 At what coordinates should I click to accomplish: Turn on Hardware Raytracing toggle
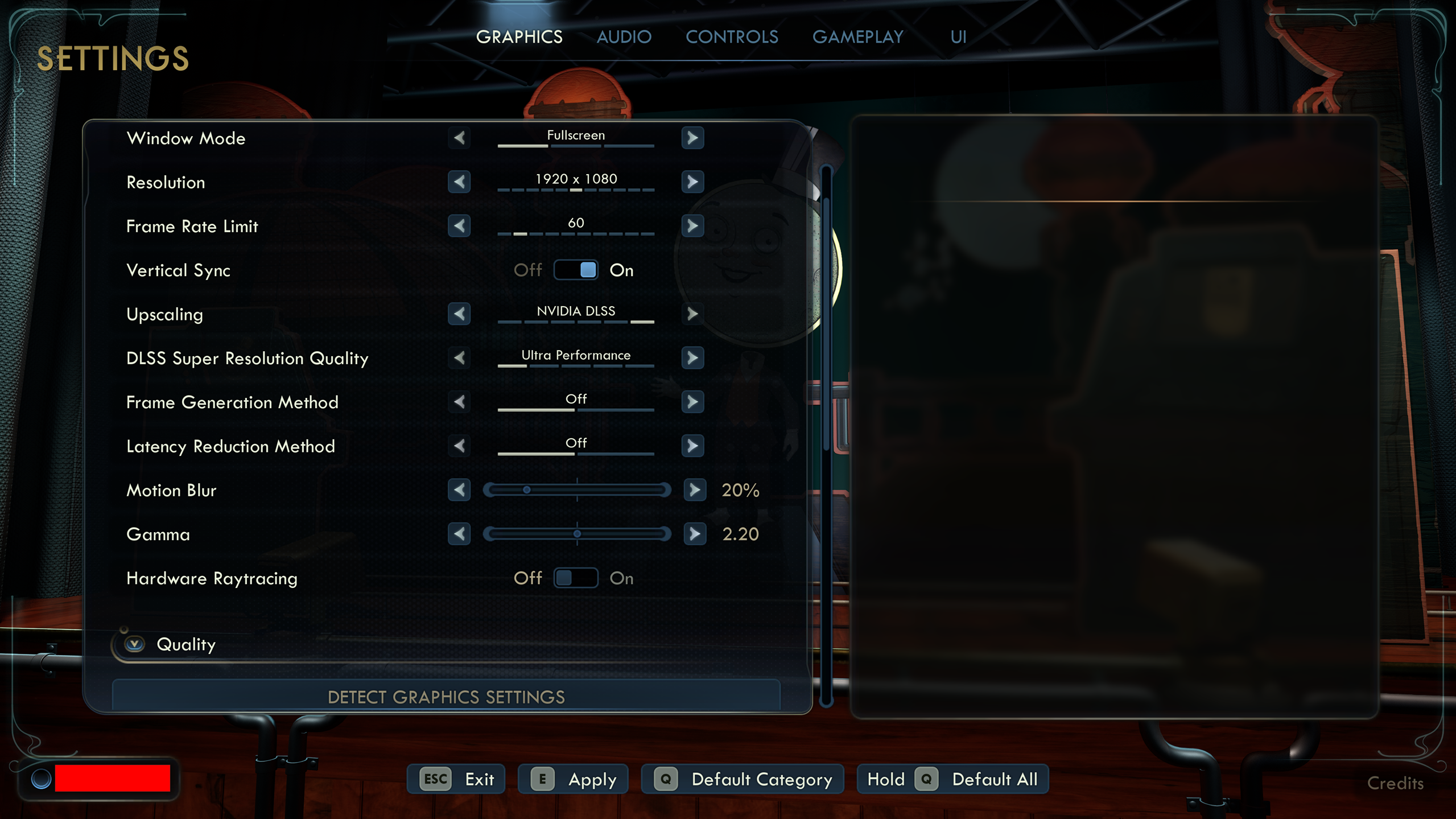[x=575, y=578]
